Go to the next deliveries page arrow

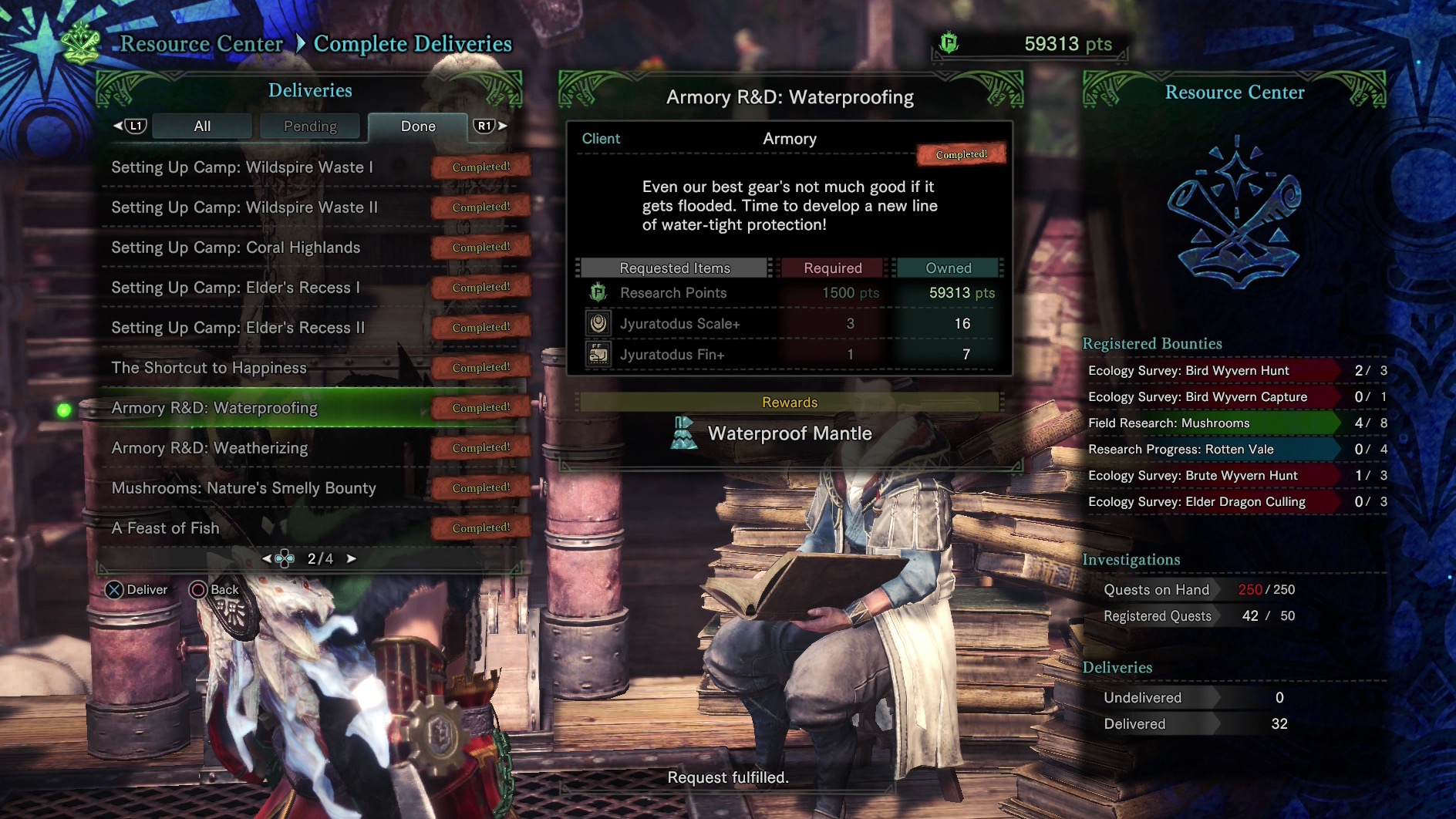[352, 558]
